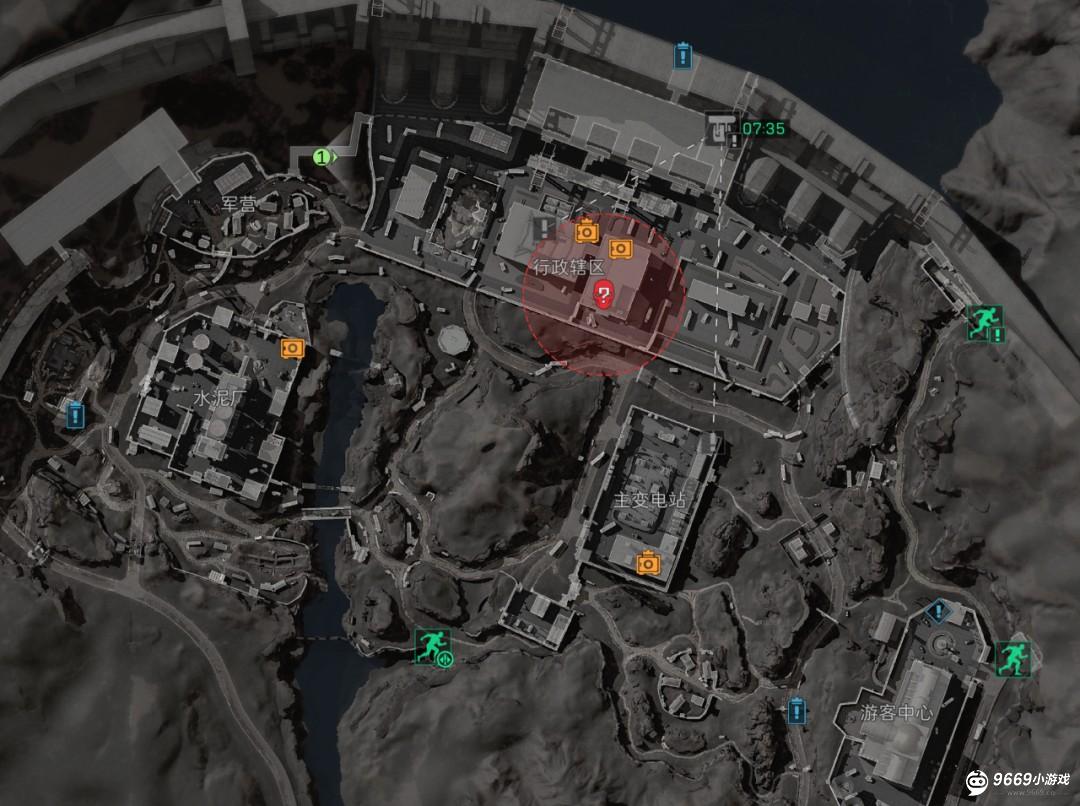Select the blue exclamation marker on the dam top
This screenshot has width=1080, height=806.
(x=683, y=54)
